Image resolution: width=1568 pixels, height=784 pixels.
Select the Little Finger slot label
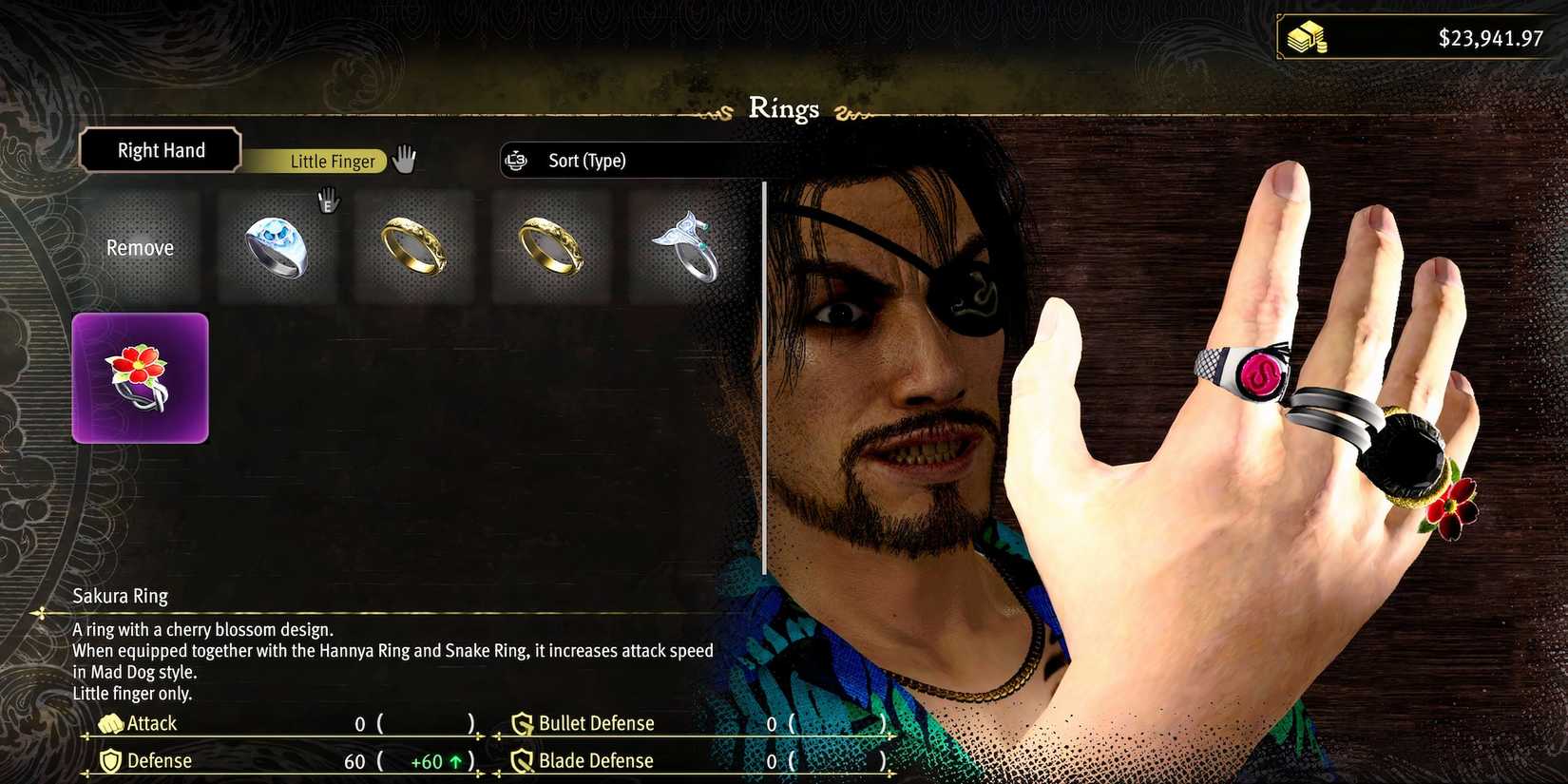point(331,161)
